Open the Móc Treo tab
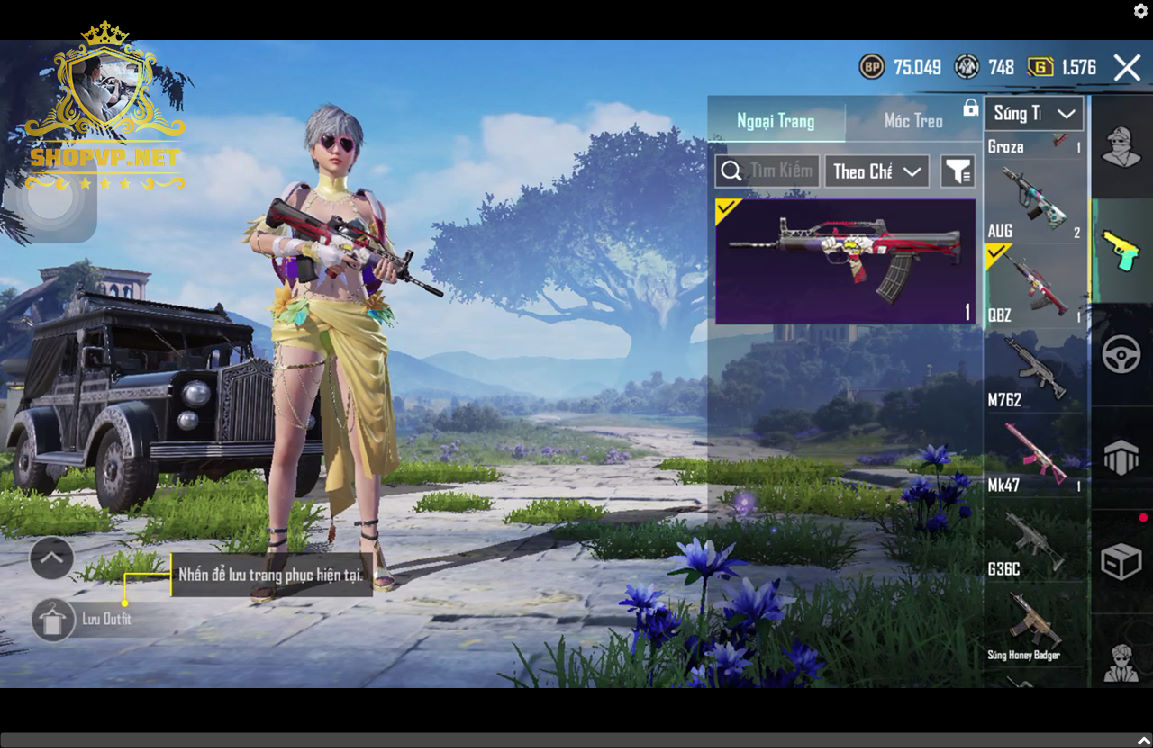The image size is (1153, 748). click(913, 121)
